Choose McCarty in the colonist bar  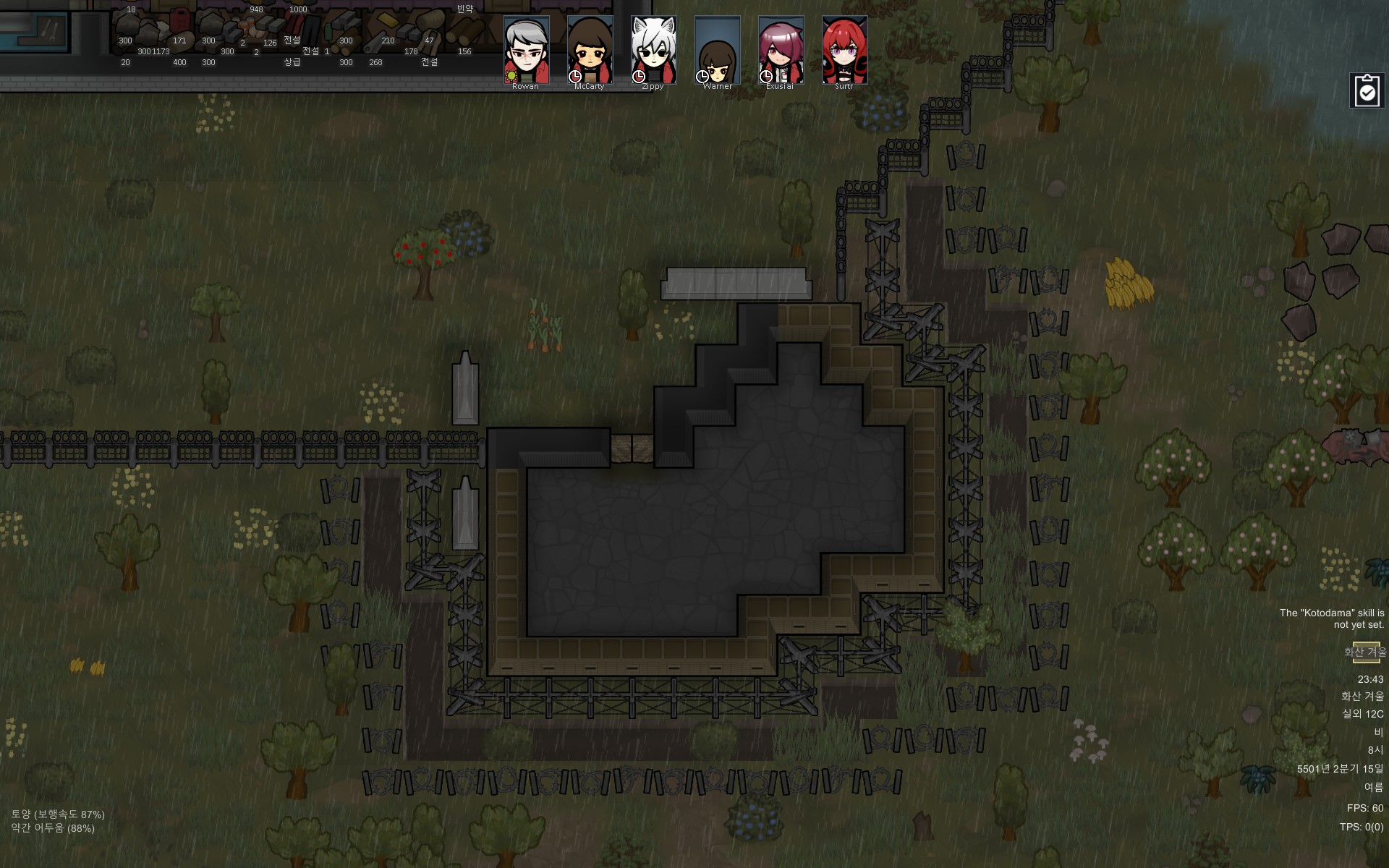590,51
